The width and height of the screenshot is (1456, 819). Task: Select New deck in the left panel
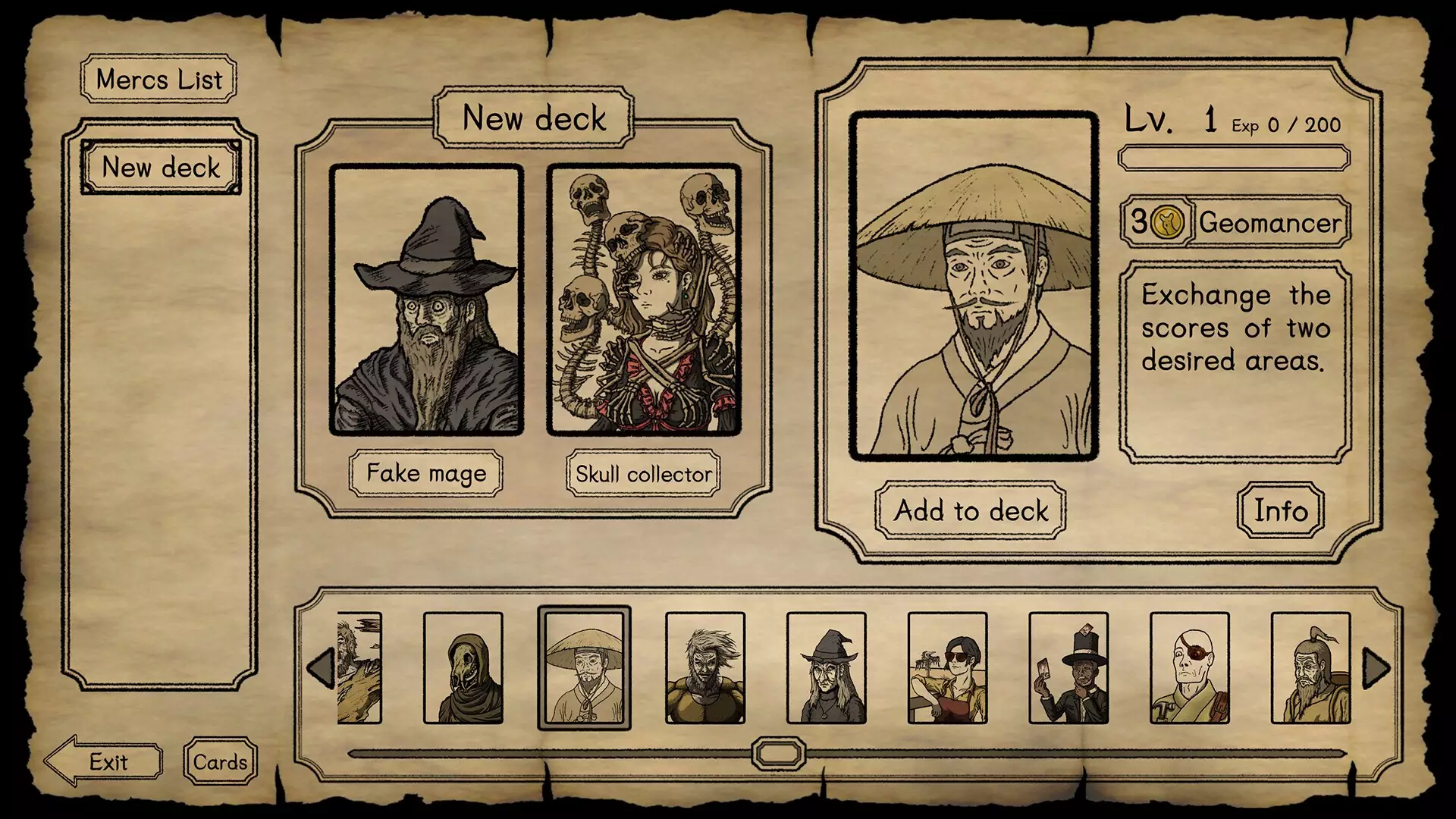click(160, 168)
